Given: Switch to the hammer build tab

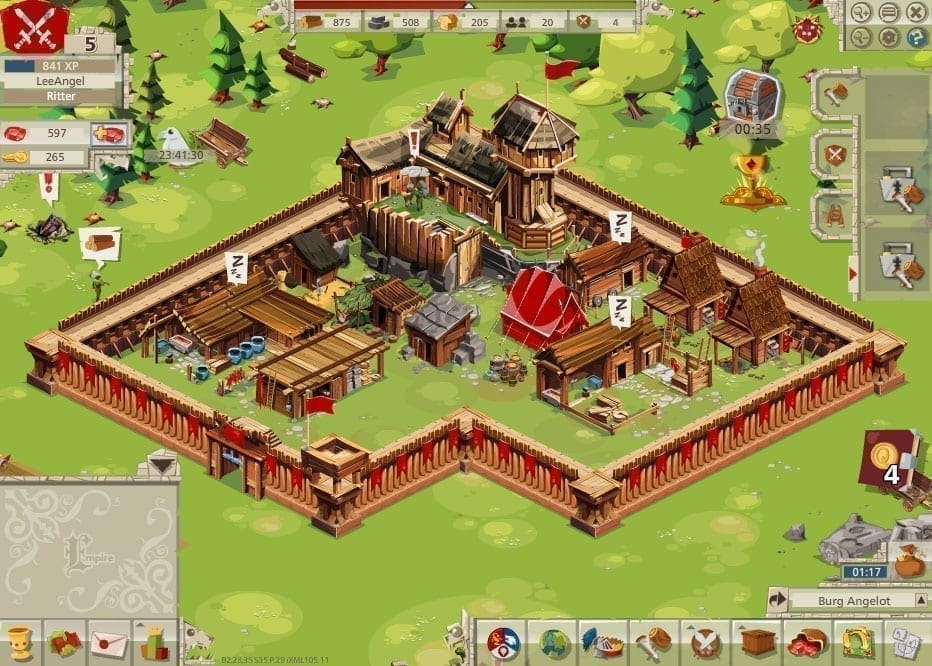Looking at the screenshot, I should 835,93.
